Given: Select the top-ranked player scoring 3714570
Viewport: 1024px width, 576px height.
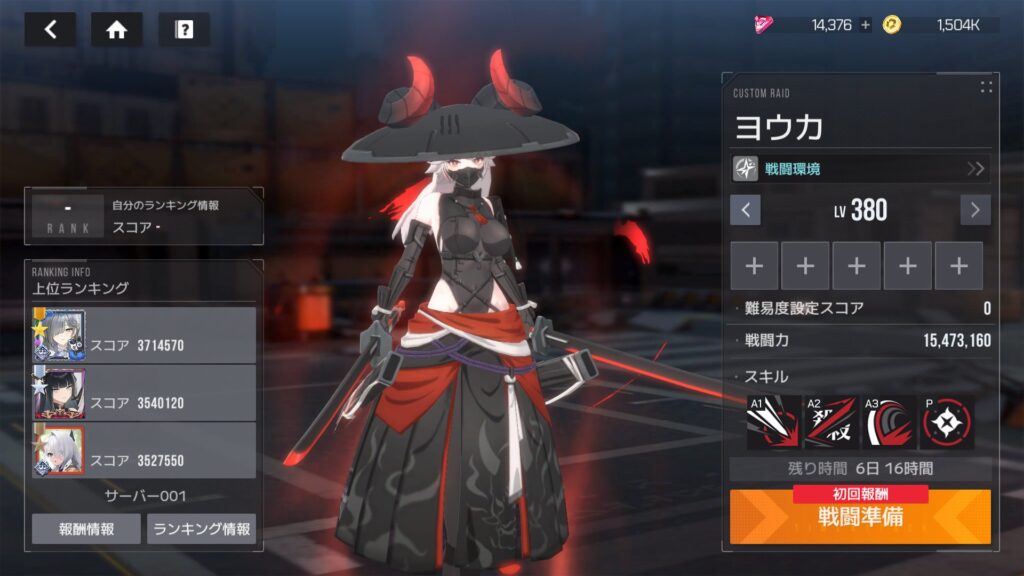Looking at the screenshot, I should click(x=144, y=336).
